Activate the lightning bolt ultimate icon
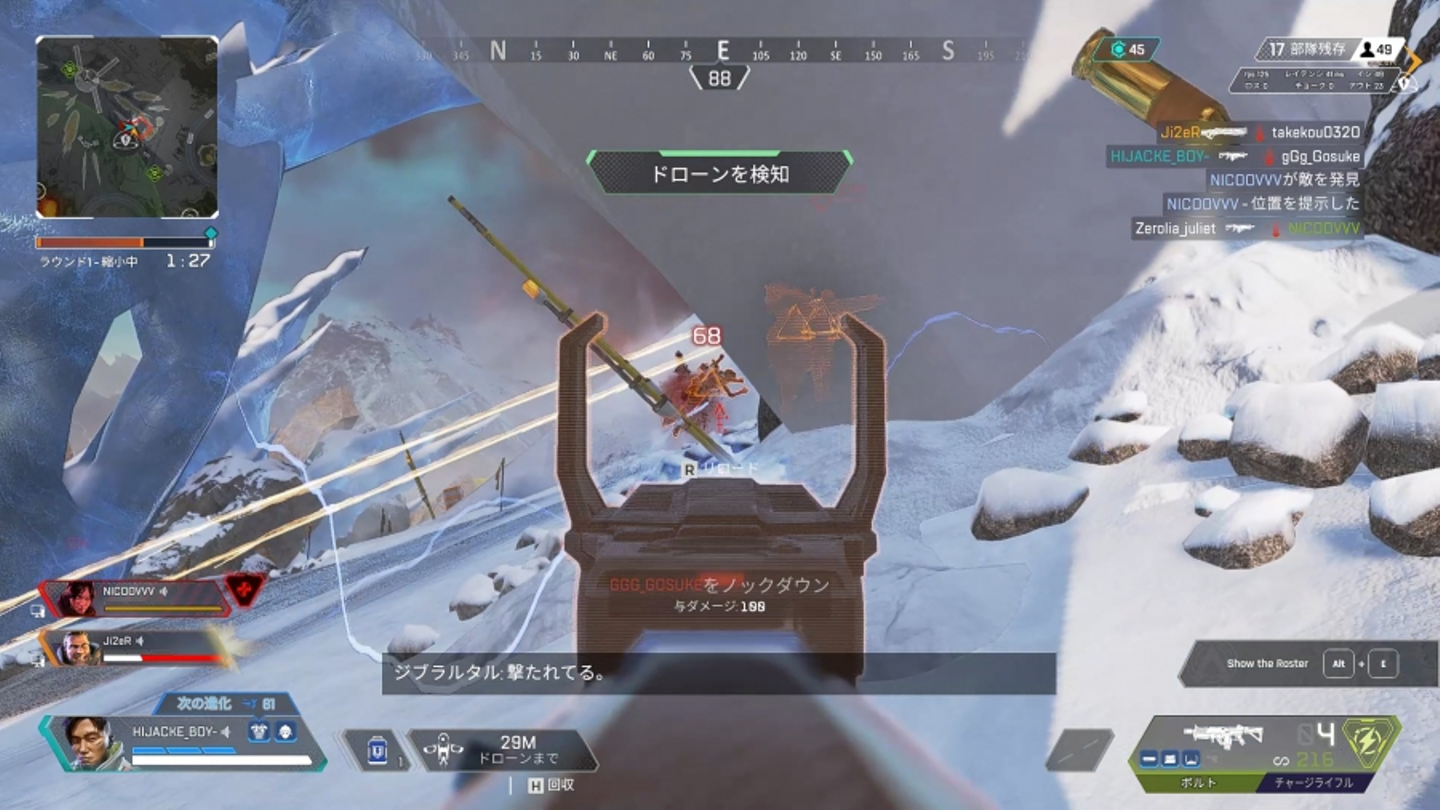Image resolution: width=1440 pixels, height=810 pixels. (x=1371, y=741)
